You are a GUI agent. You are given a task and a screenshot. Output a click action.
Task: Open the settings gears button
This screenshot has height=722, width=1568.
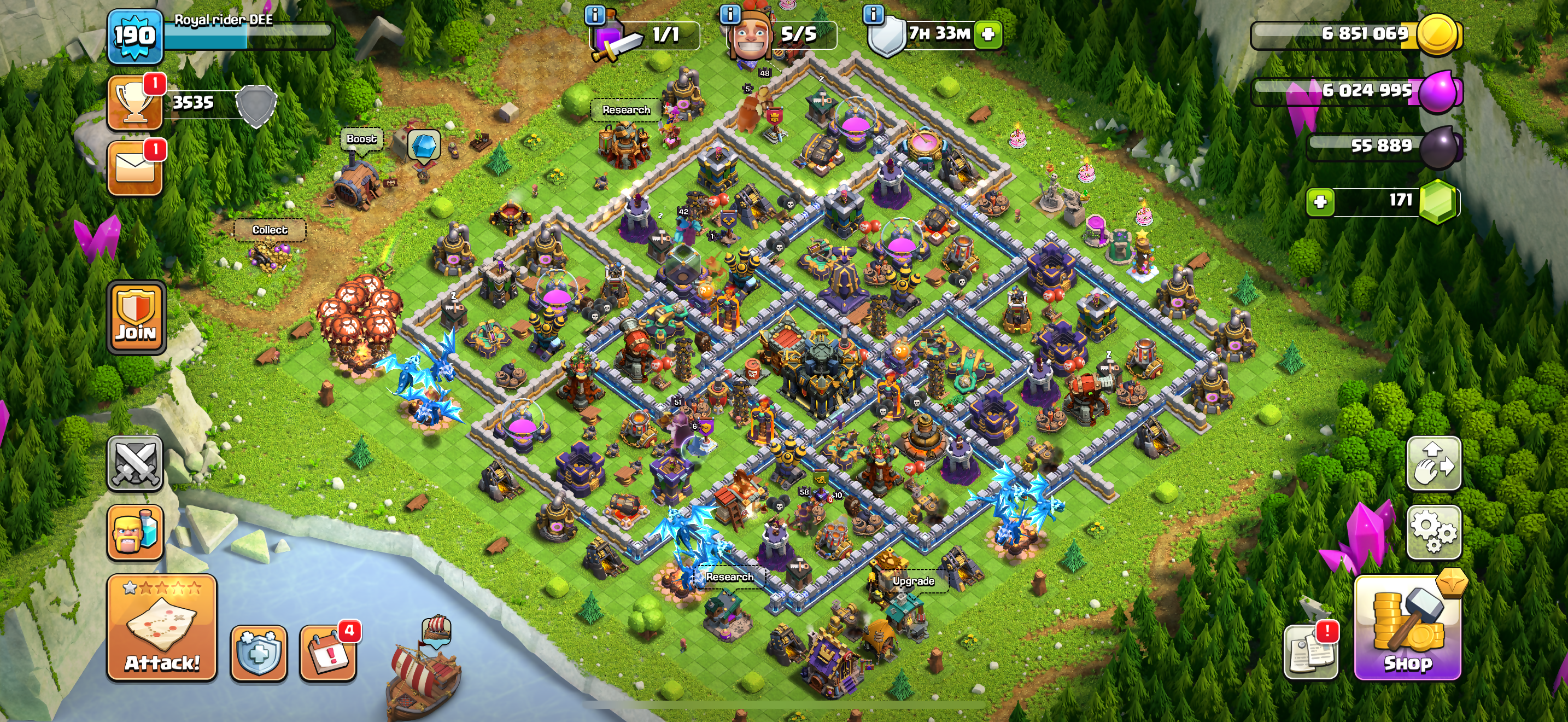[x=1434, y=532]
